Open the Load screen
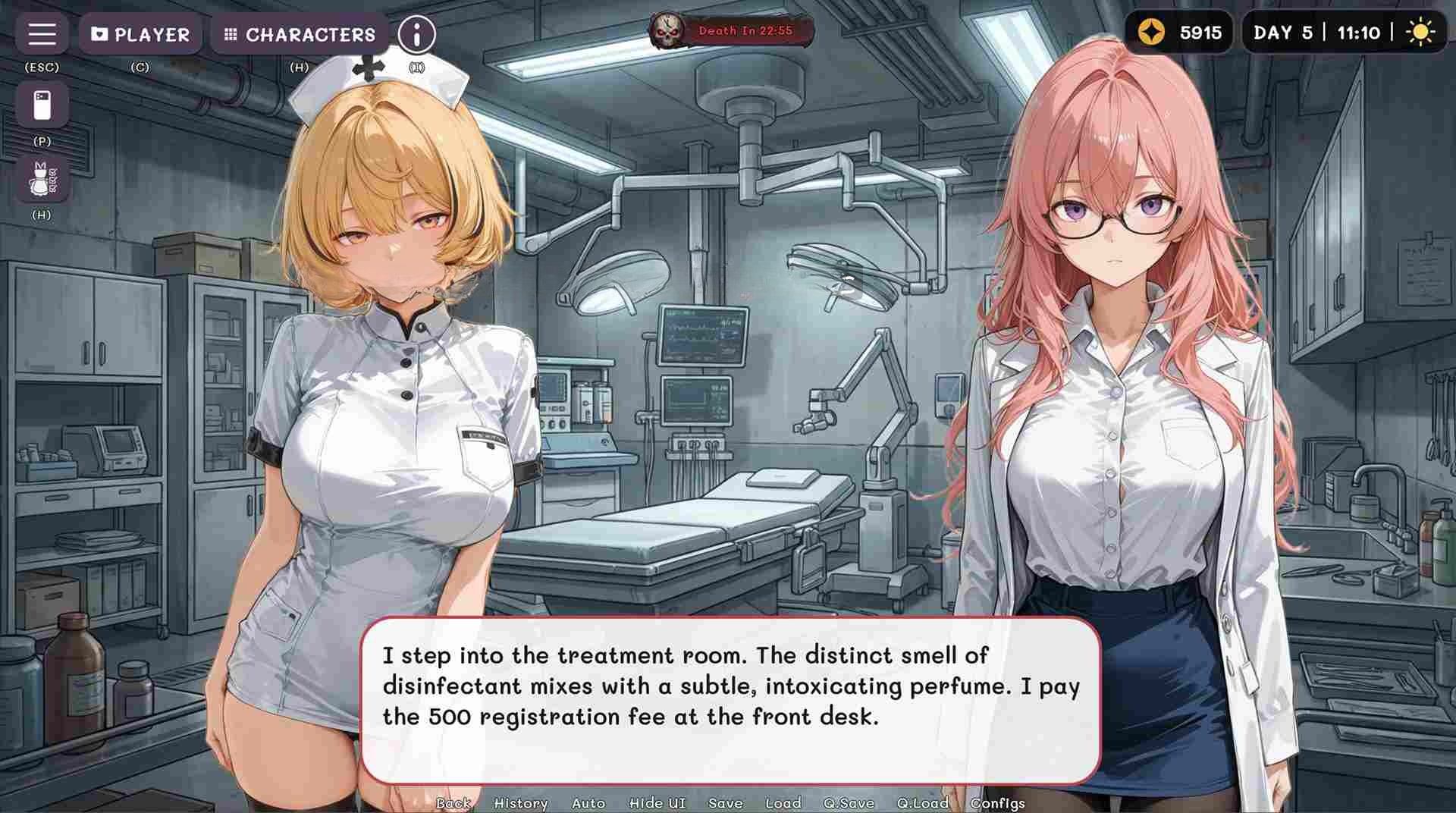The height and width of the screenshot is (813, 1456). 783,803
